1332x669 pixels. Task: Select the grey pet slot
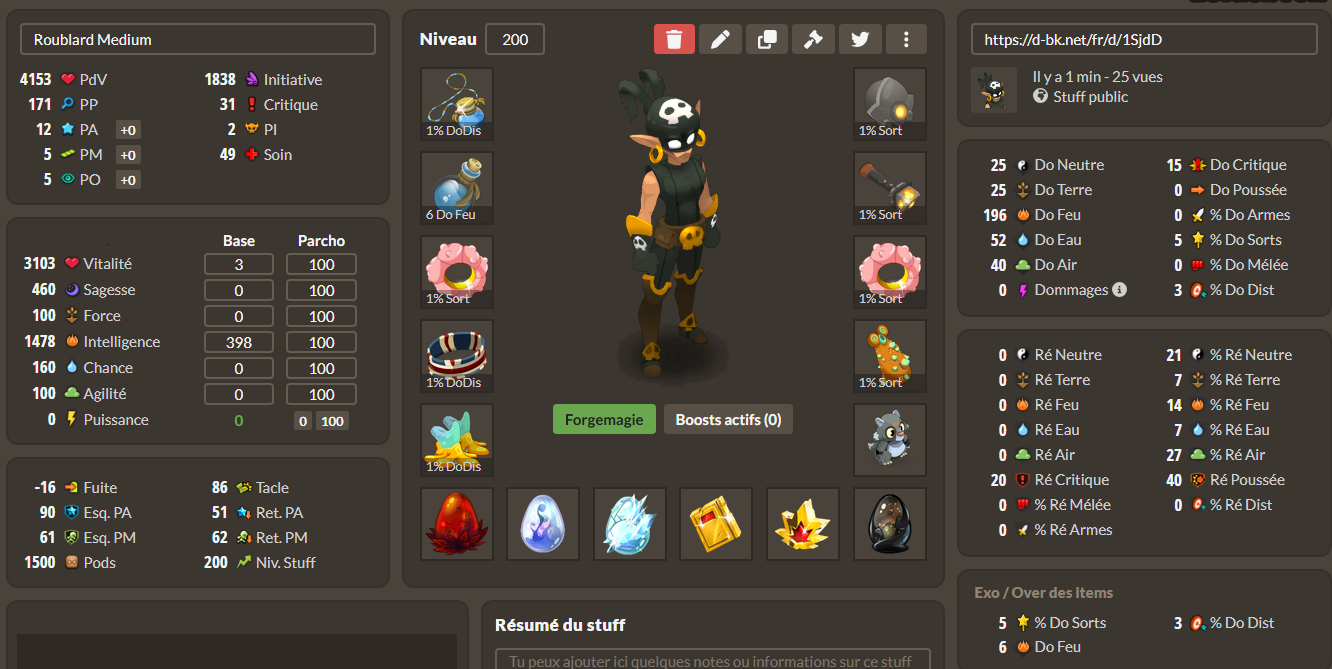(889, 440)
